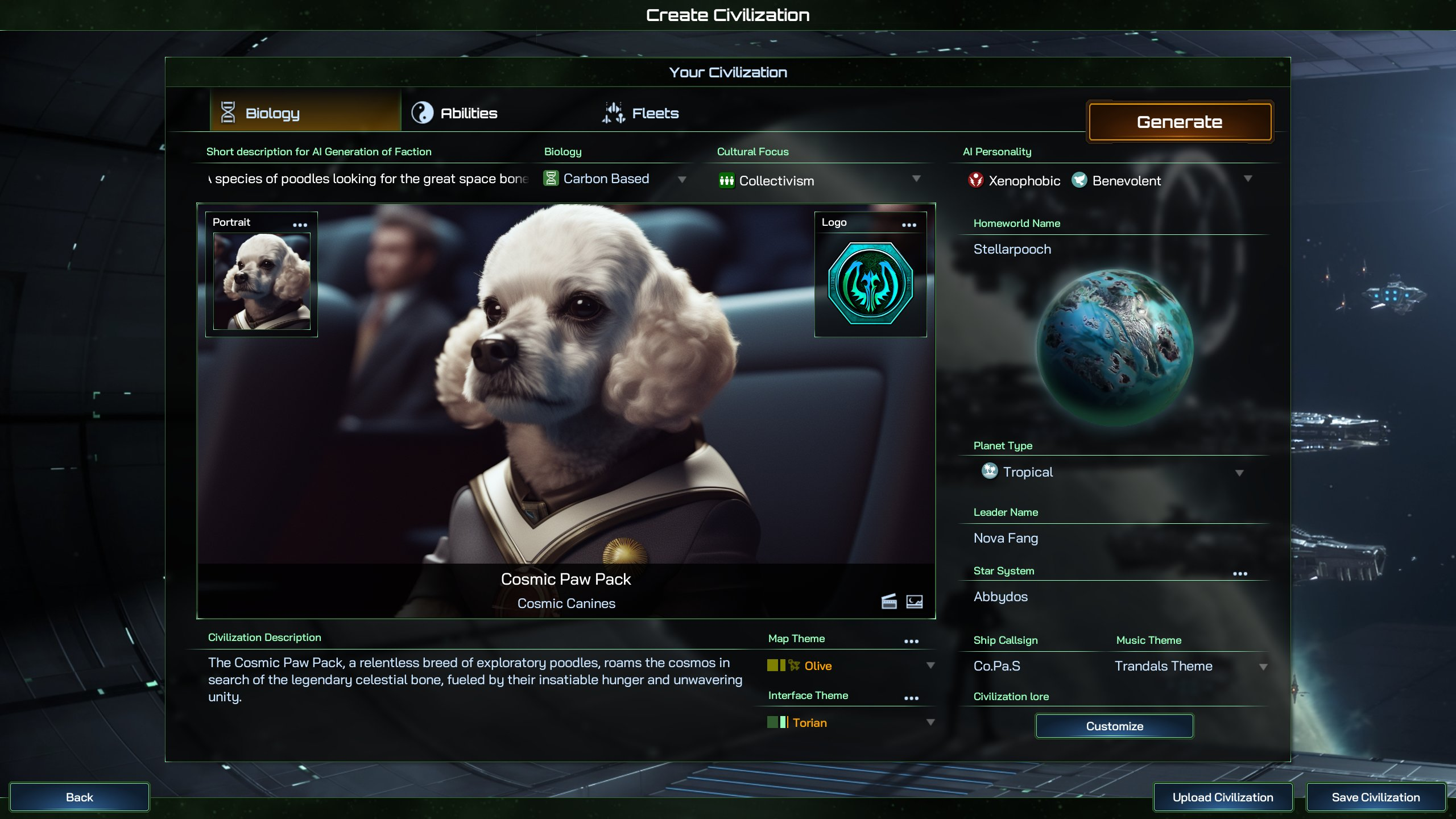Switch to the Abilities tab

coord(455,113)
